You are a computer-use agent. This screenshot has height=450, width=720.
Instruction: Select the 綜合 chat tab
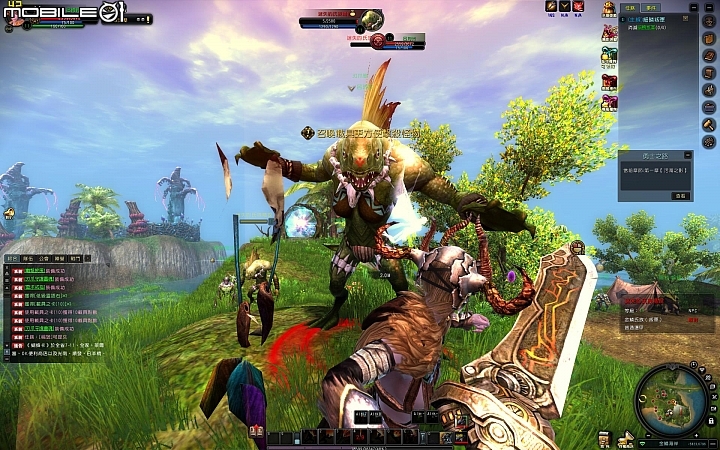click(12, 258)
